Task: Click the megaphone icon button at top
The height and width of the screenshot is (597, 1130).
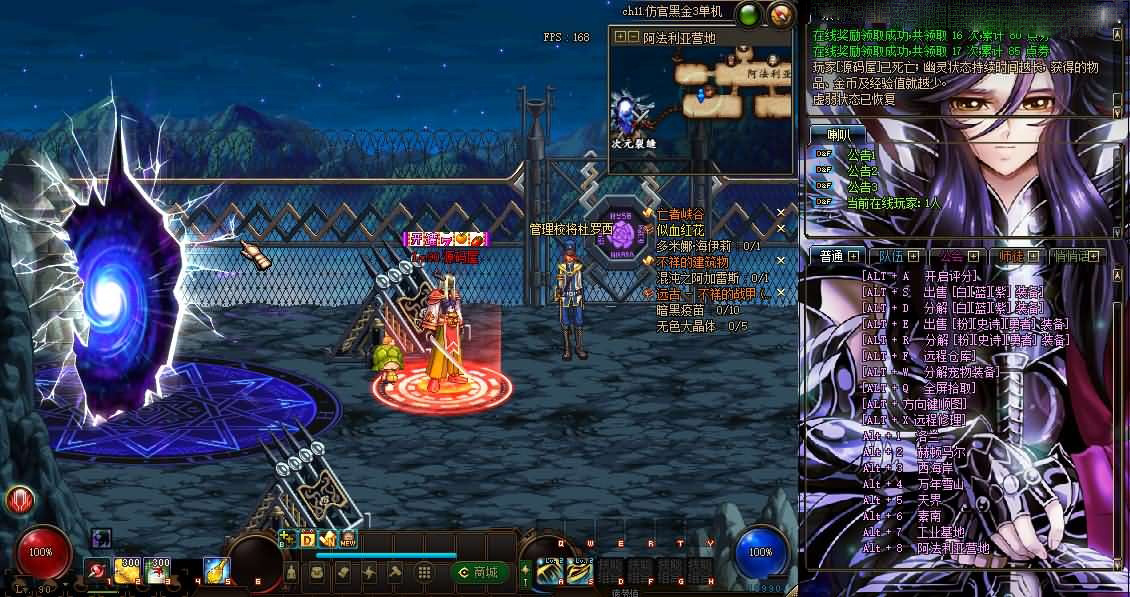Action: pyautogui.click(x=779, y=14)
